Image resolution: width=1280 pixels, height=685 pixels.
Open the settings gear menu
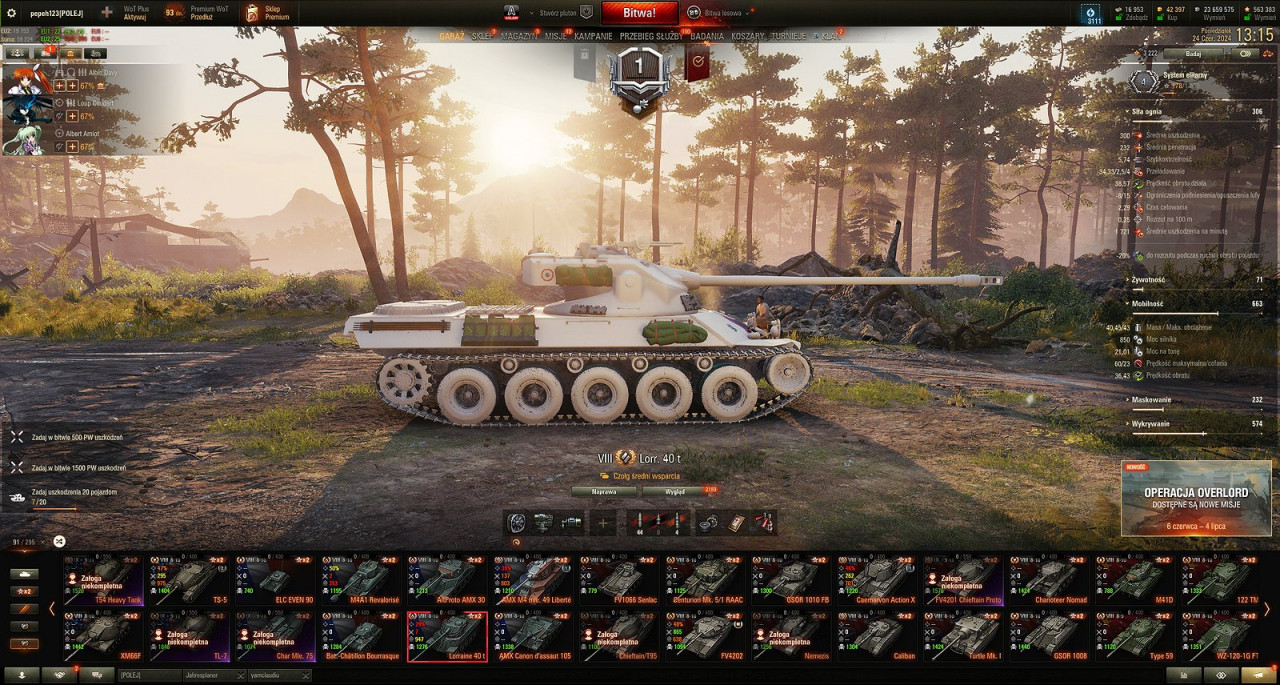tap(11, 13)
